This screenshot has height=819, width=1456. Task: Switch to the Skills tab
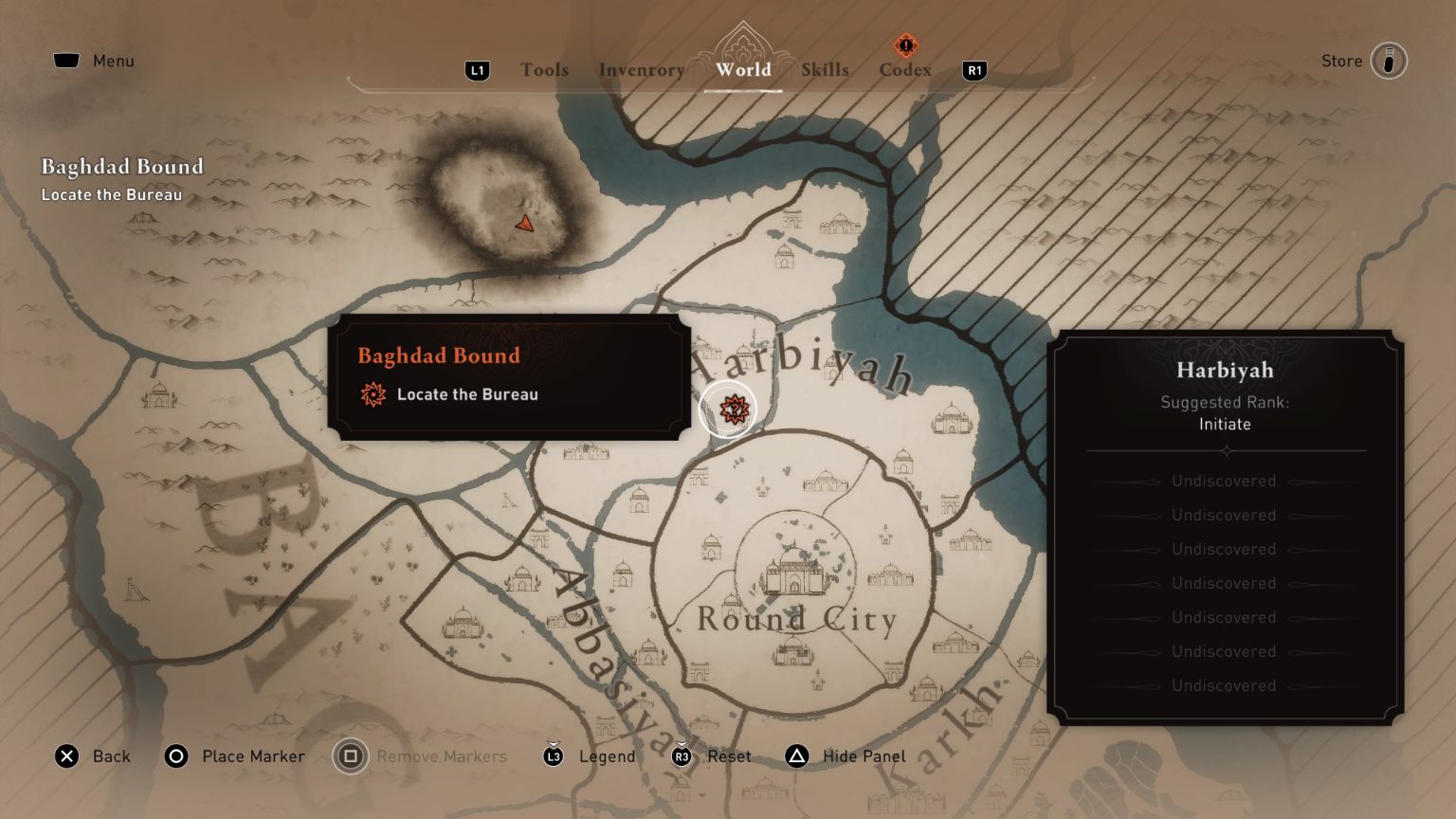coord(824,69)
